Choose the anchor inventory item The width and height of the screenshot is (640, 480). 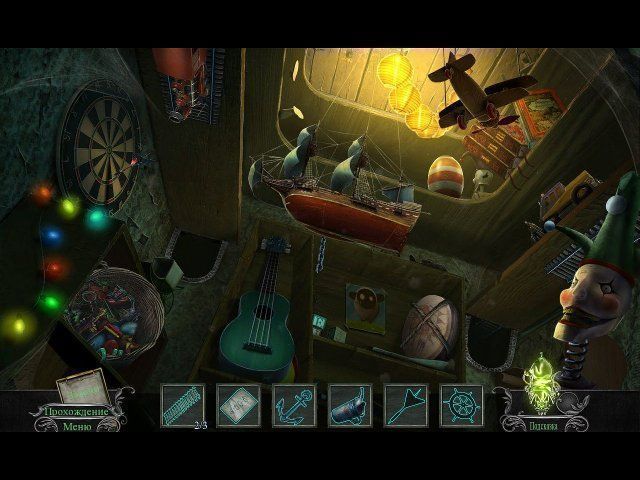(294, 406)
